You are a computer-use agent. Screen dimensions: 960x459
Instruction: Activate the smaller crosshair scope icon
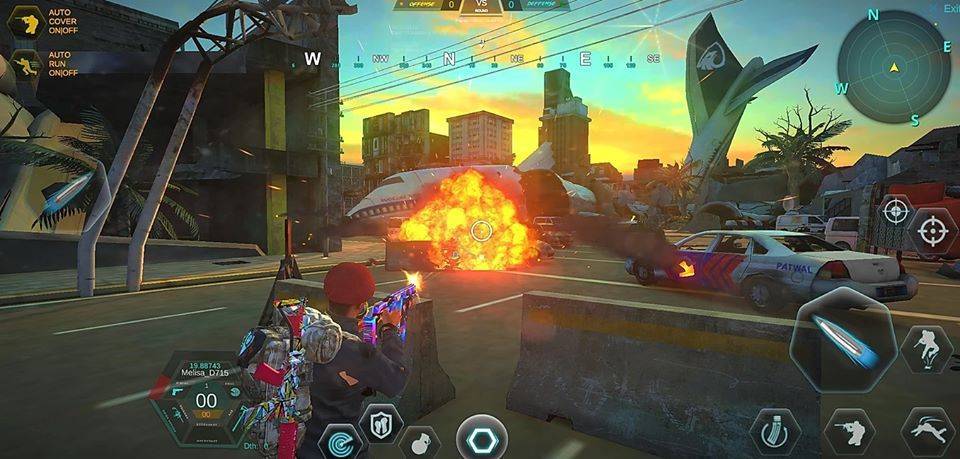pyautogui.click(x=894, y=211)
